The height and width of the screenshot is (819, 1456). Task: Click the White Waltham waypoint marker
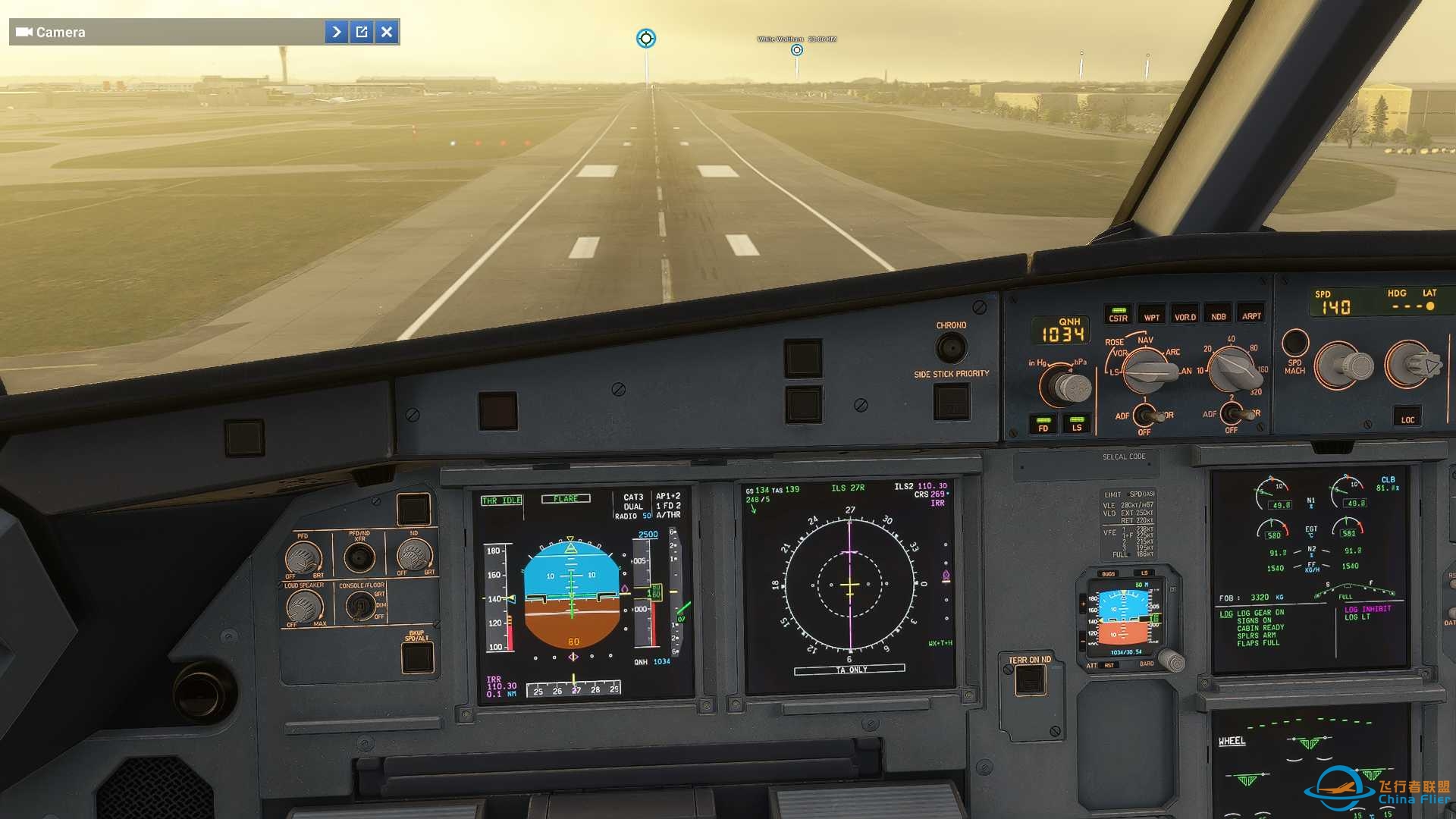click(x=796, y=49)
